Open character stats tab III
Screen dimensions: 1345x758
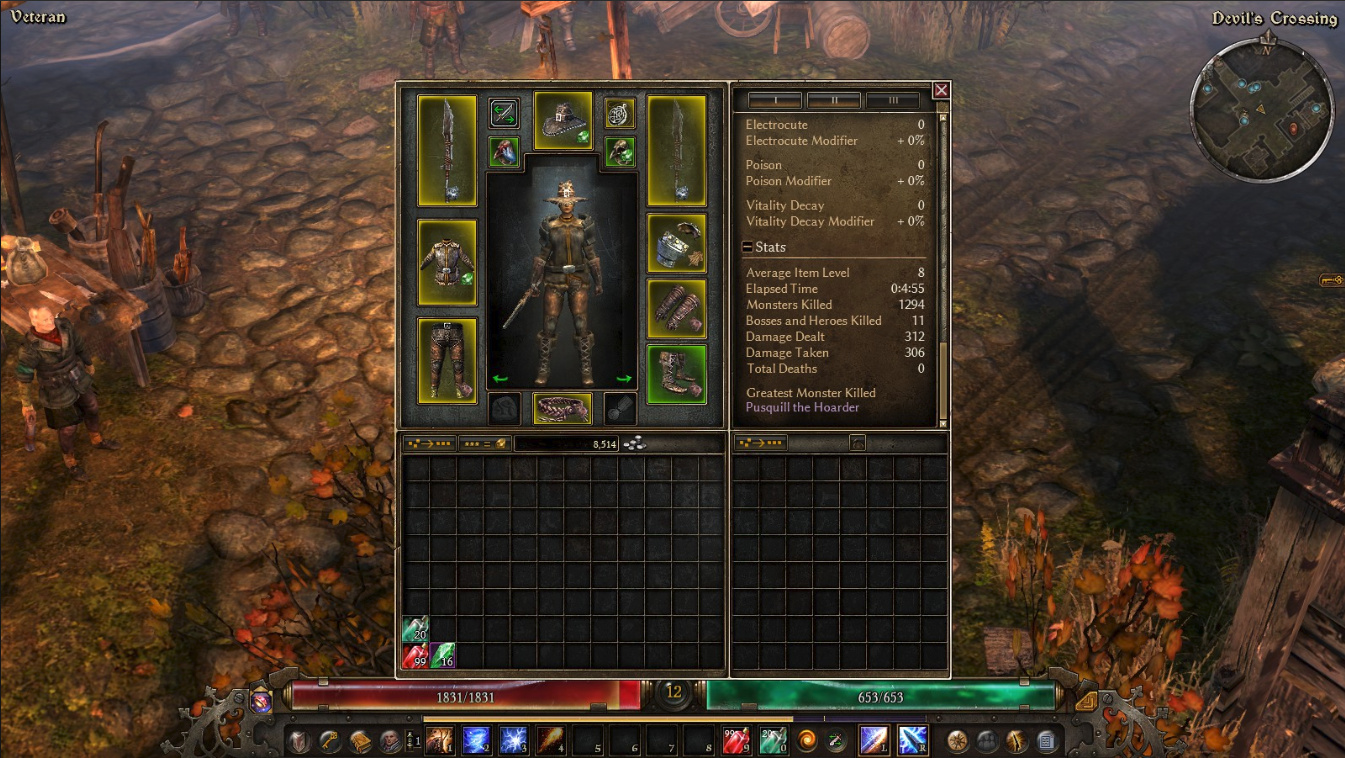(x=892, y=100)
